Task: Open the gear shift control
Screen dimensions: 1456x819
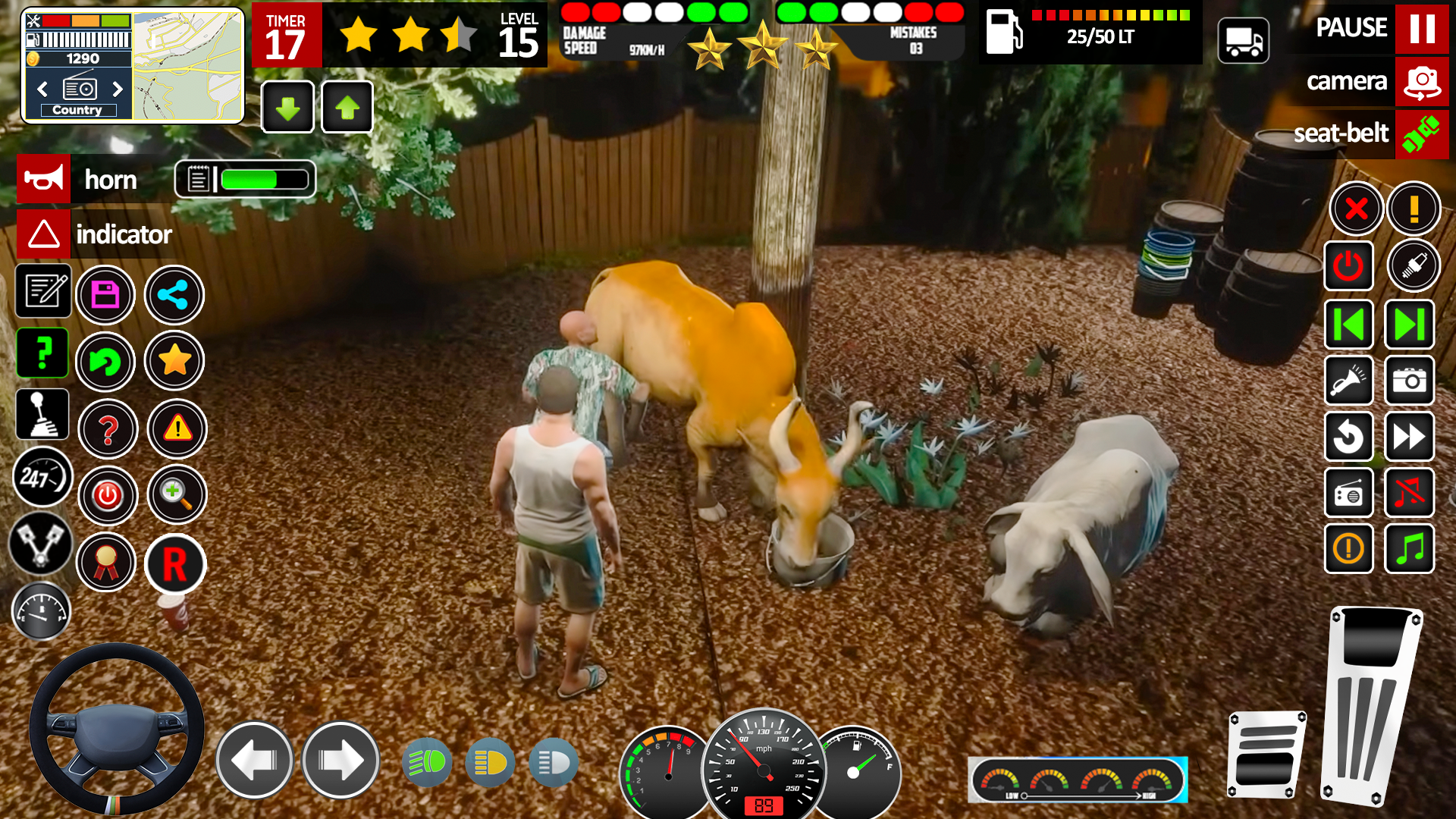Action: point(42,413)
